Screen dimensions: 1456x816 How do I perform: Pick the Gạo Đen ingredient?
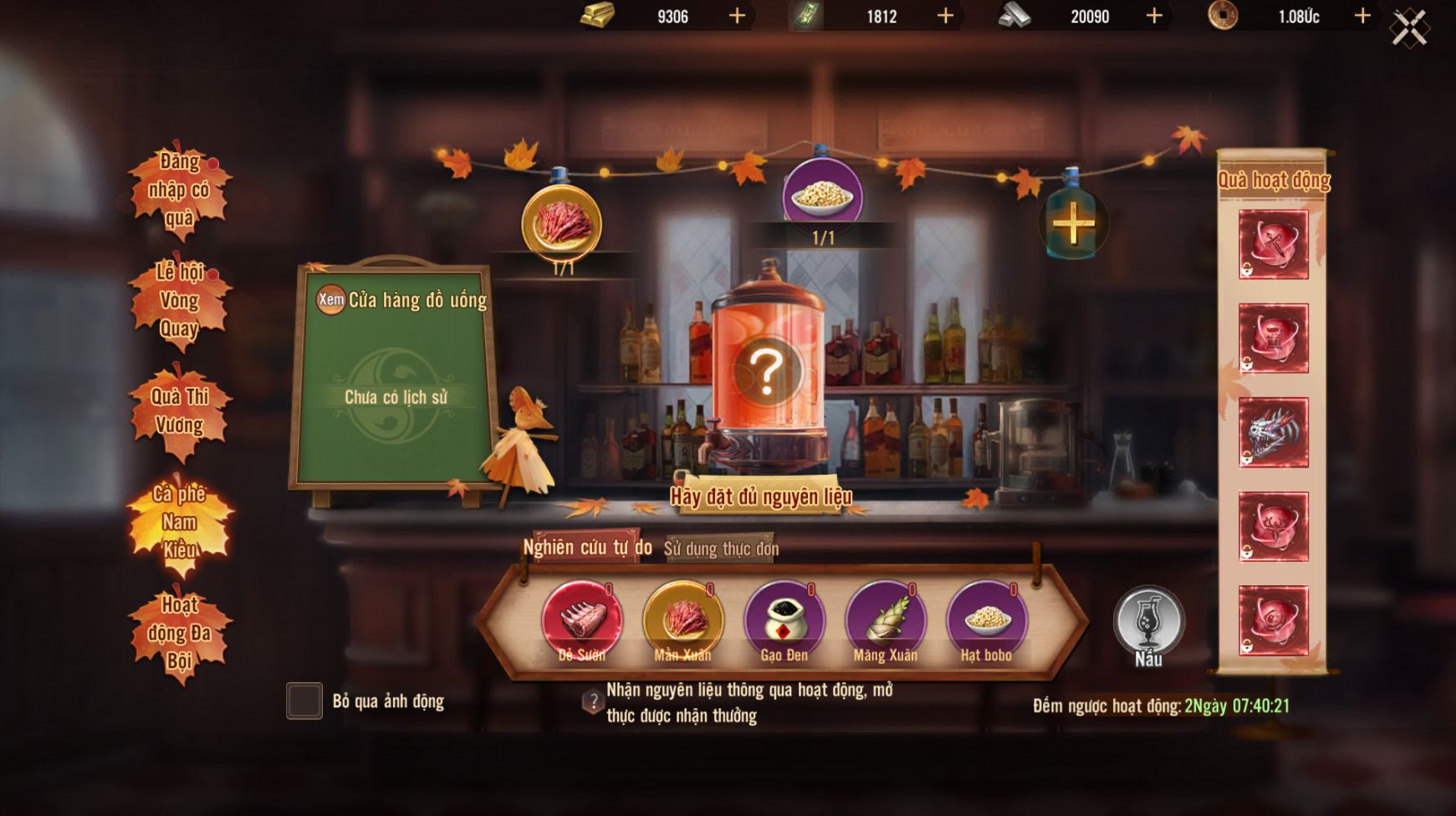tap(784, 620)
